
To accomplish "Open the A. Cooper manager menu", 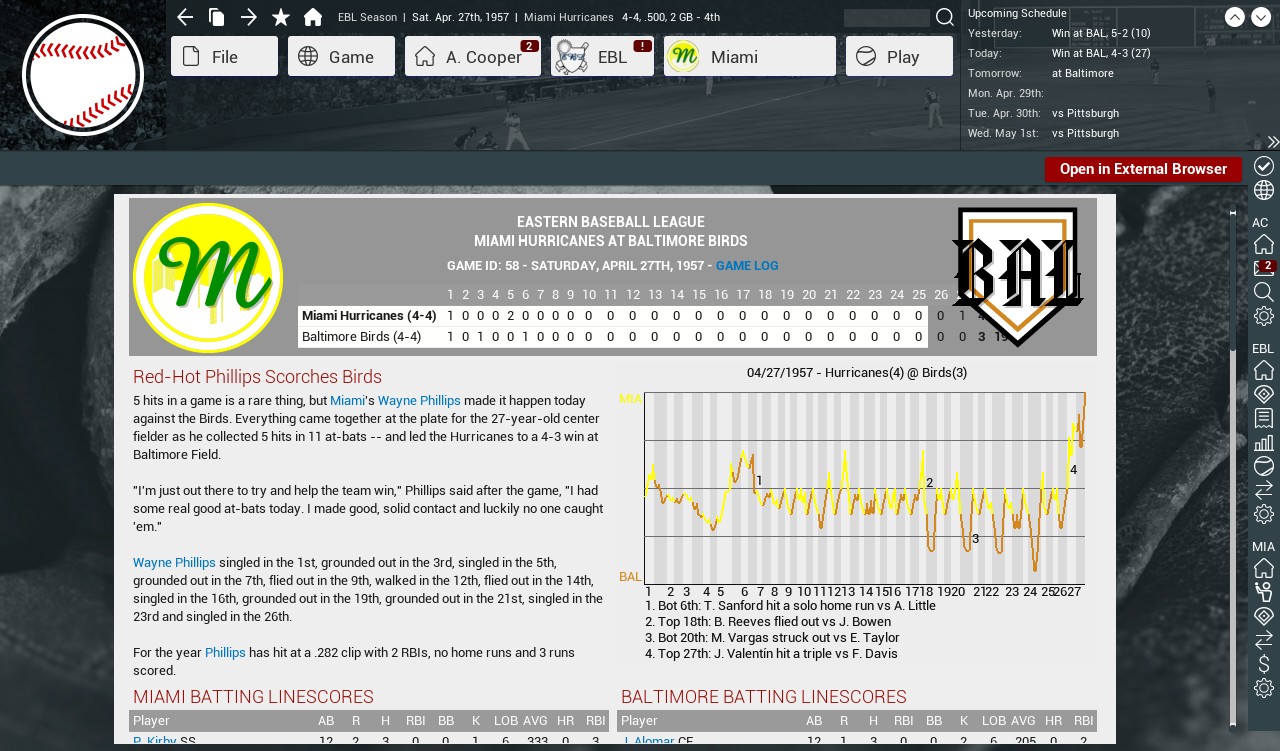I will point(472,57).
